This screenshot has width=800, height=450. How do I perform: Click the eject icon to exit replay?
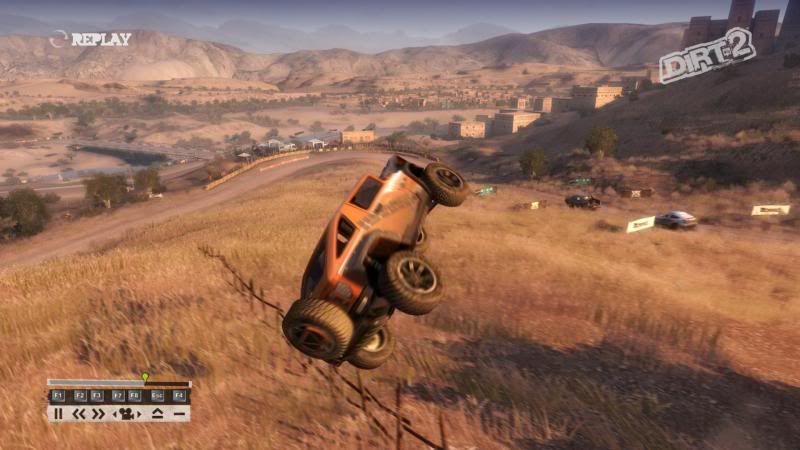(157, 413)
